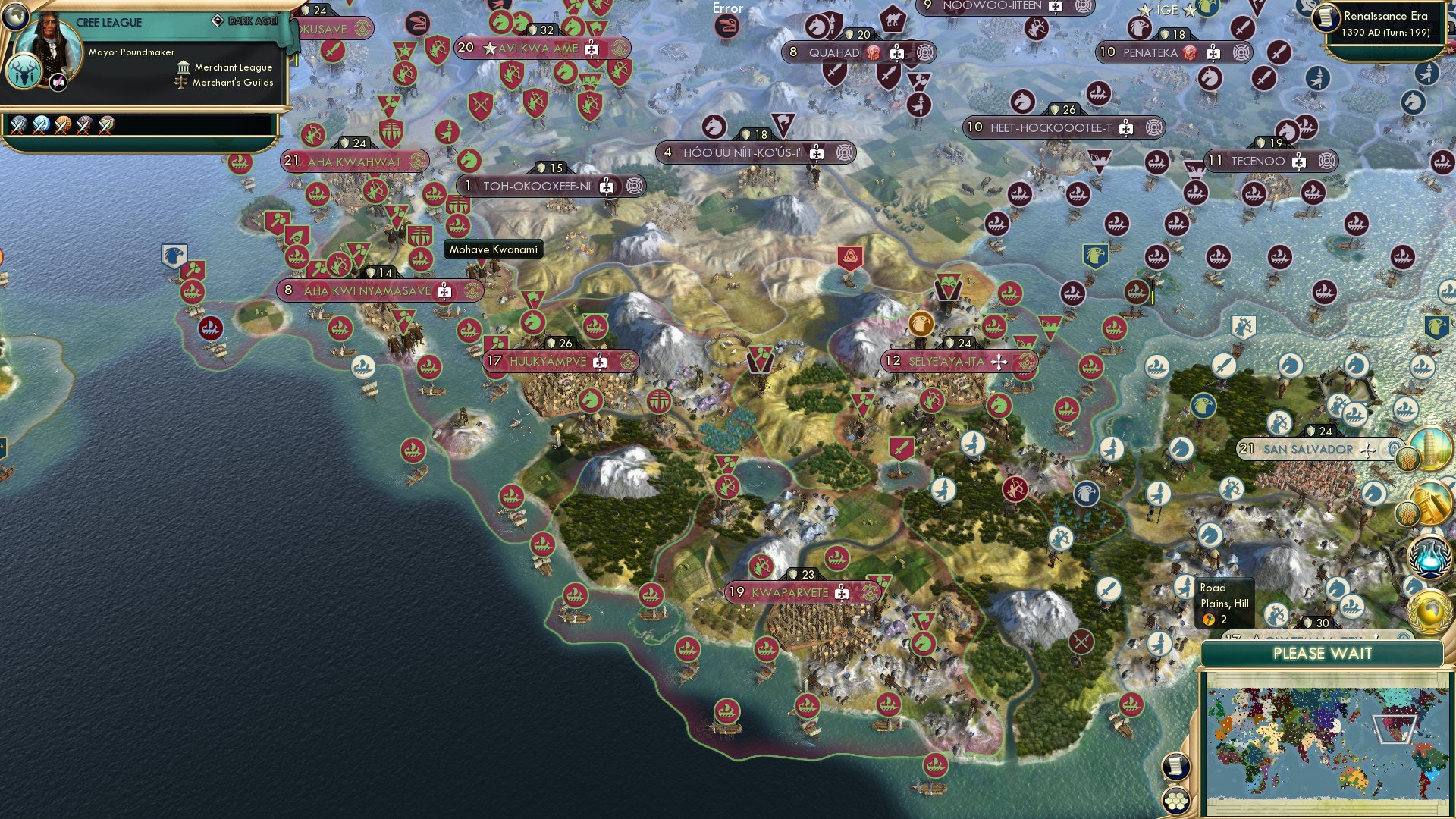This screenshot has height=819, width=1456.
Task: Select the teal Cree deer emblem
Action: pos(24,71)
